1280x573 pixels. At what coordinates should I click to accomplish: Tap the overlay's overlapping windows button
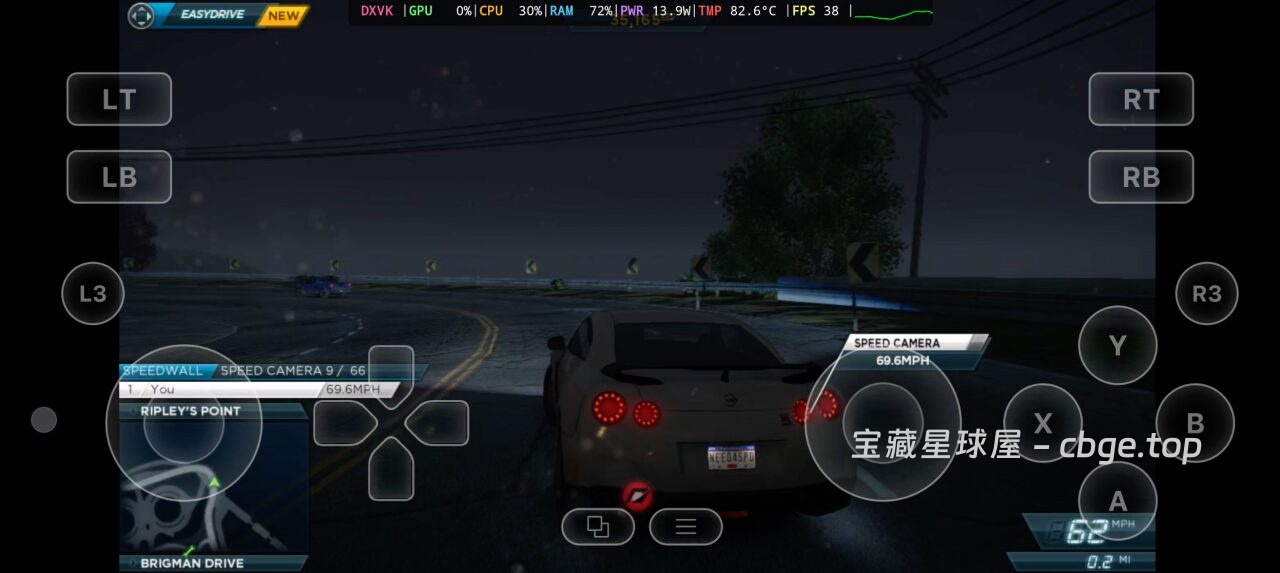pyautogui.click(x=598, y=527)
